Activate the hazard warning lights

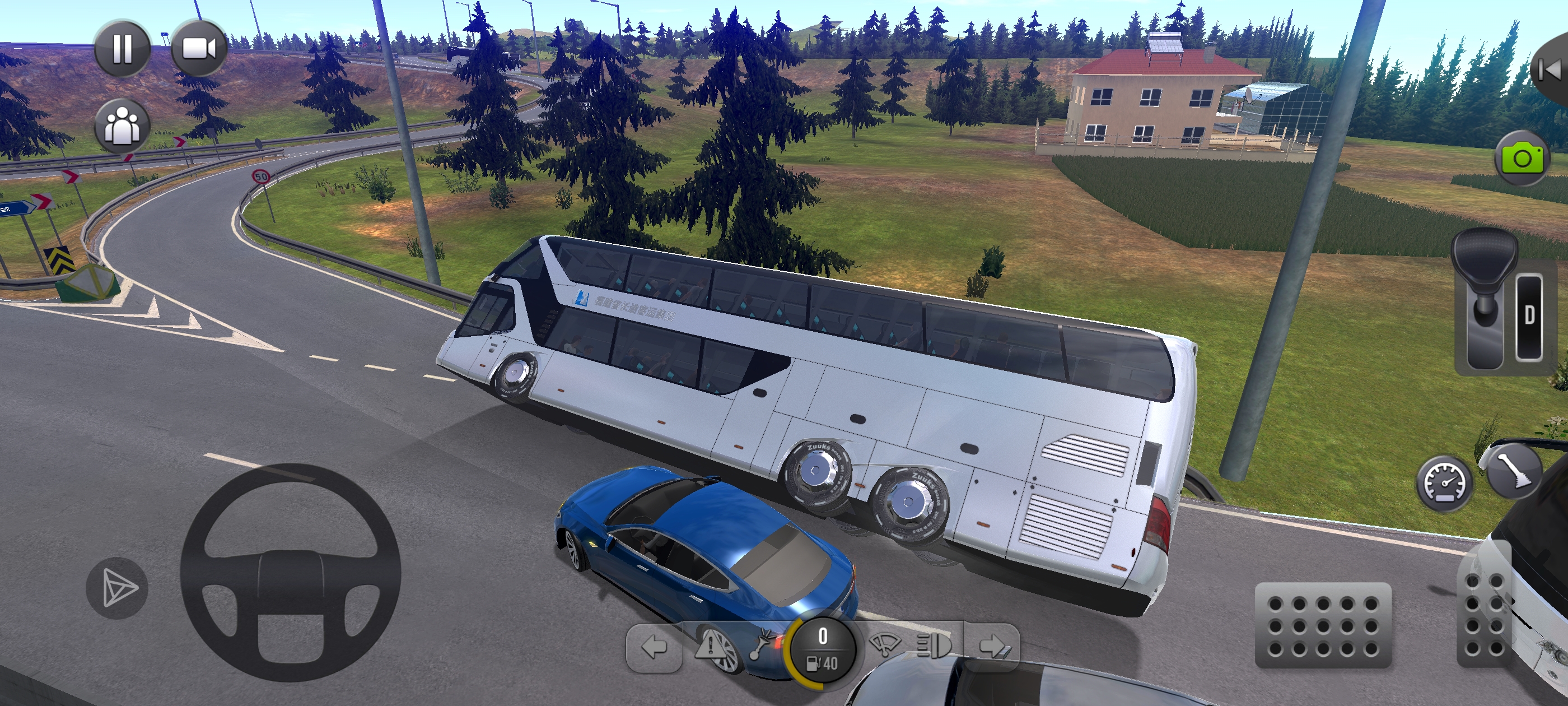click(709, 645)
